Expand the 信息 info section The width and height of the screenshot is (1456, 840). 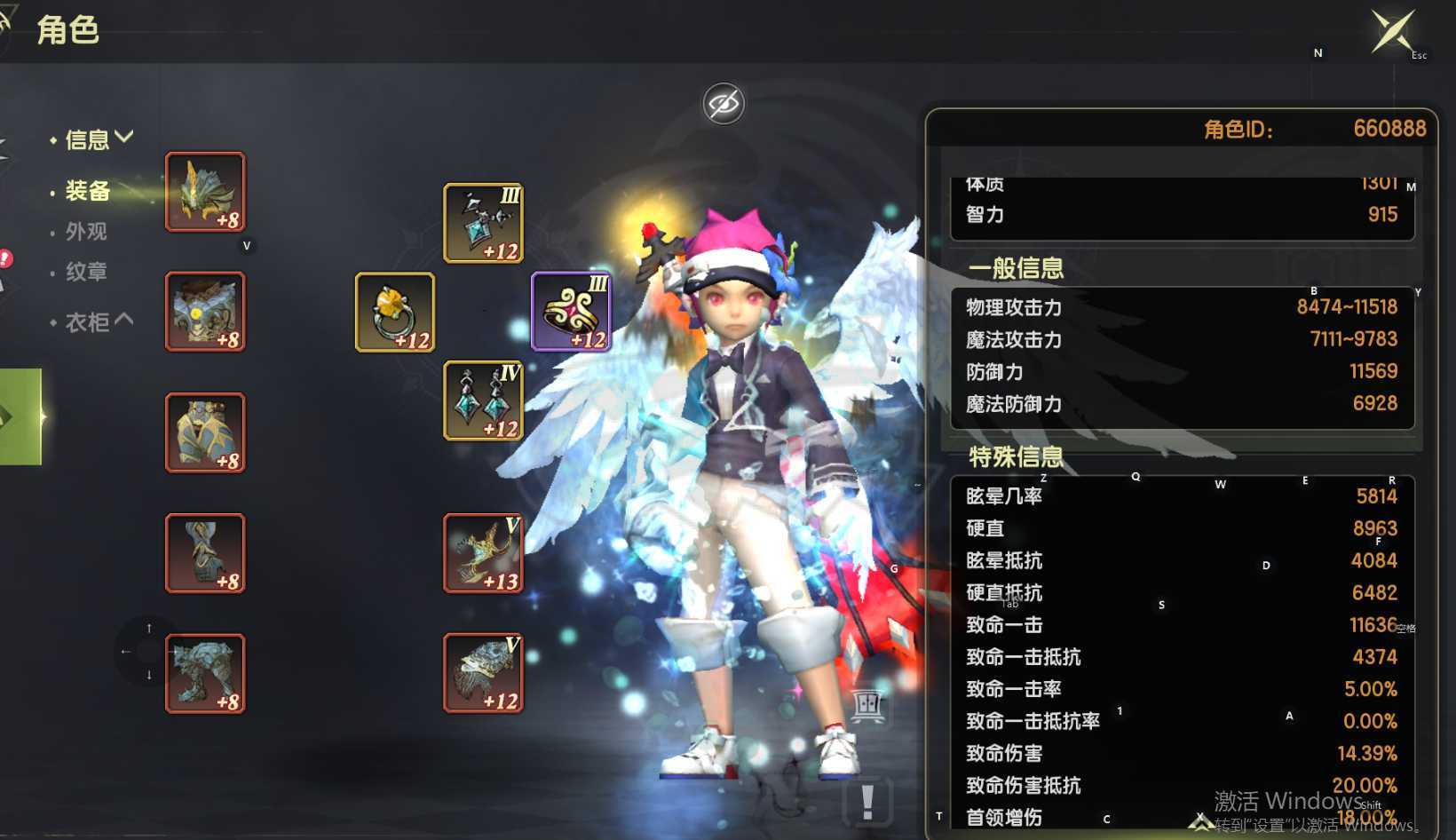pos(98,139)
